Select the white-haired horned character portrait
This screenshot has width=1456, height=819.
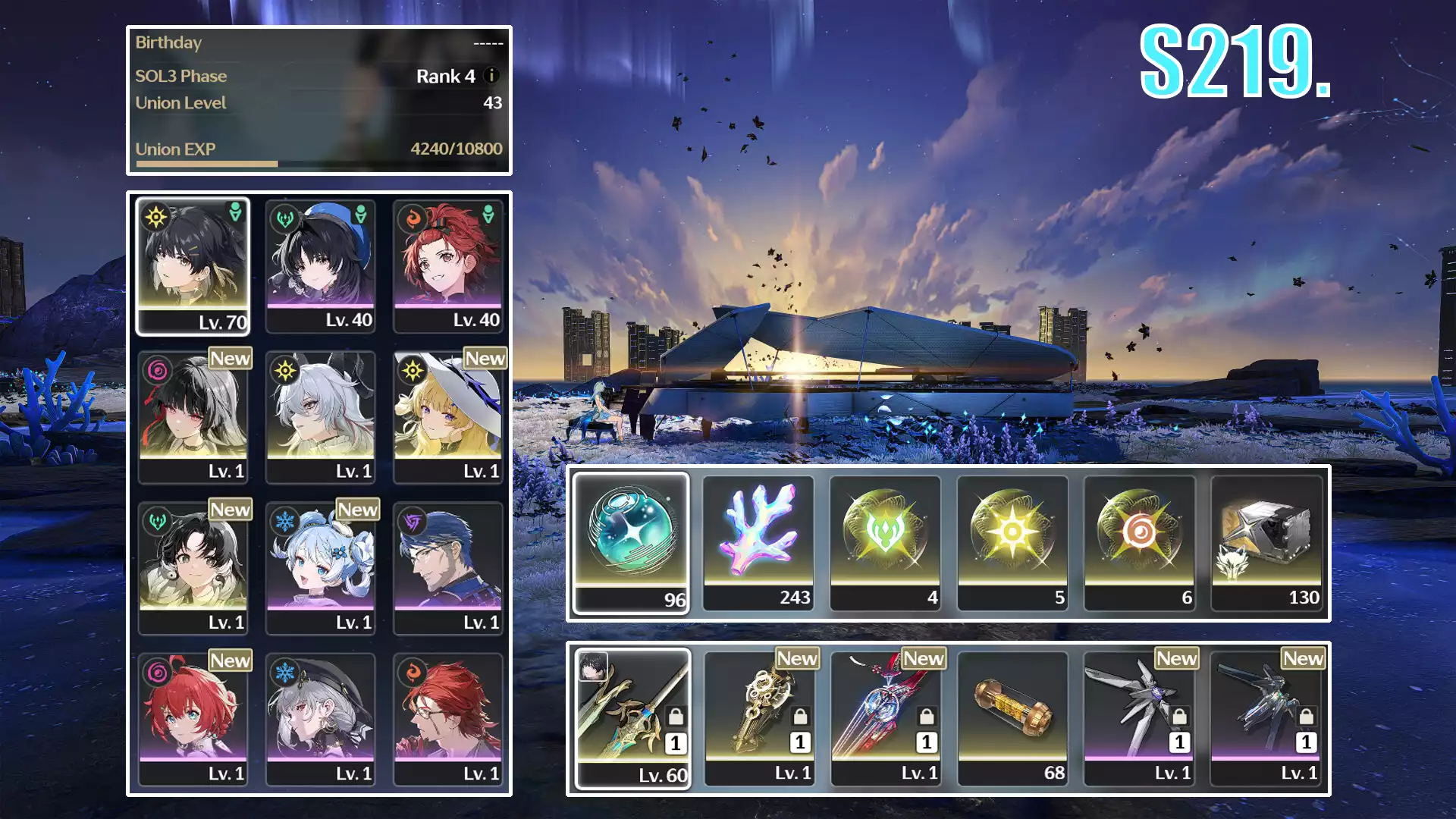click(320, 416)
